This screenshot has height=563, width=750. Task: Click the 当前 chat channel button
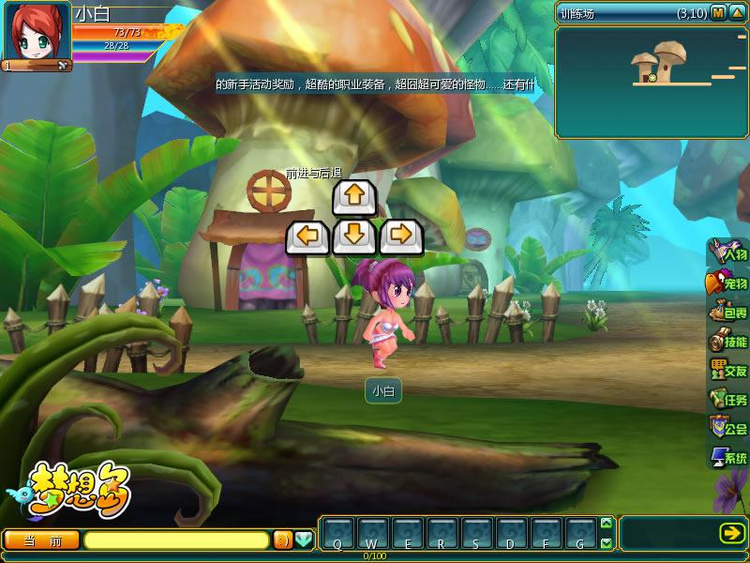[x=41, y=540]
